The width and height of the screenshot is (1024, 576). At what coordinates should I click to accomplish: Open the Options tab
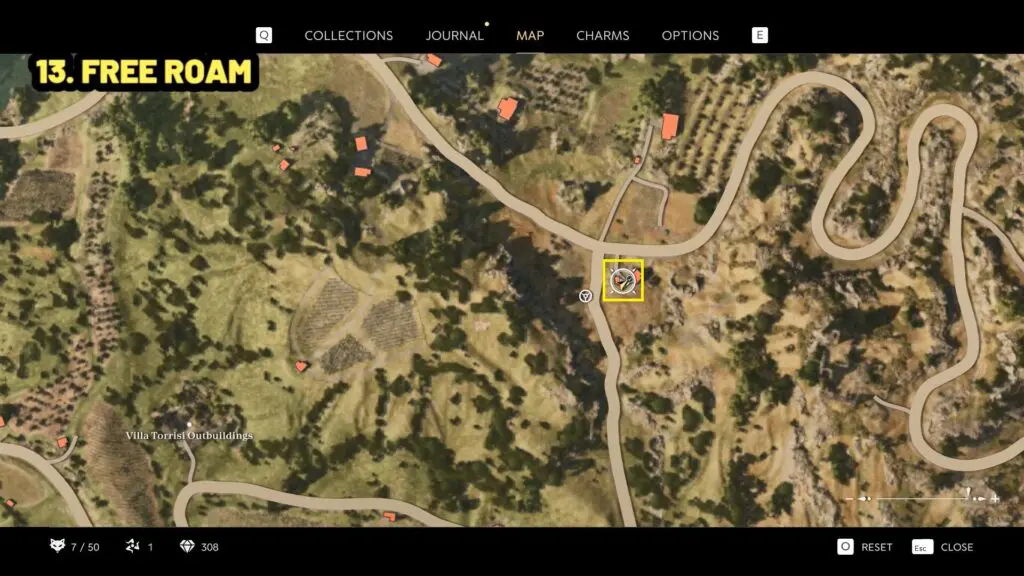[x=690, y=35]
